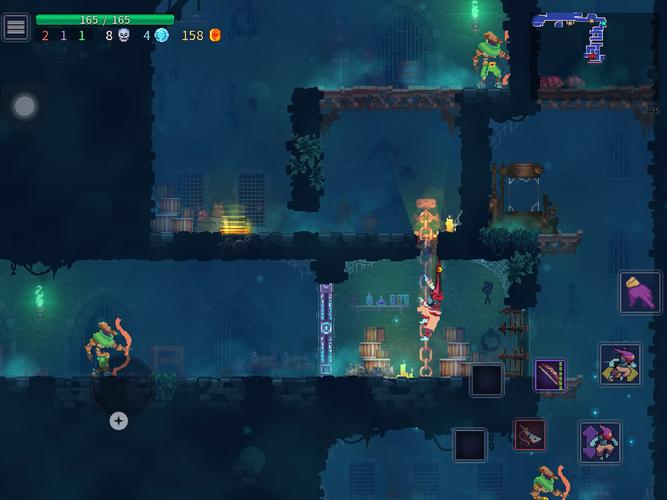The height and width of the screenshot is (500, 667).
Task: Attack with the red-bordered sword slot
Action: pyautogui.click(x=530, y=435)
